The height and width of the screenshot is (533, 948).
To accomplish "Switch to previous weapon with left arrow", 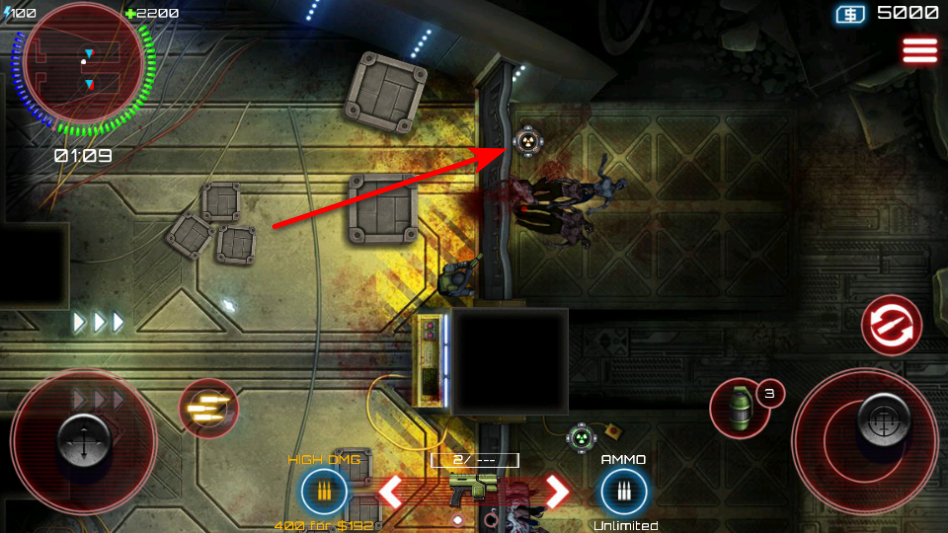I will [x=390, y=491].
